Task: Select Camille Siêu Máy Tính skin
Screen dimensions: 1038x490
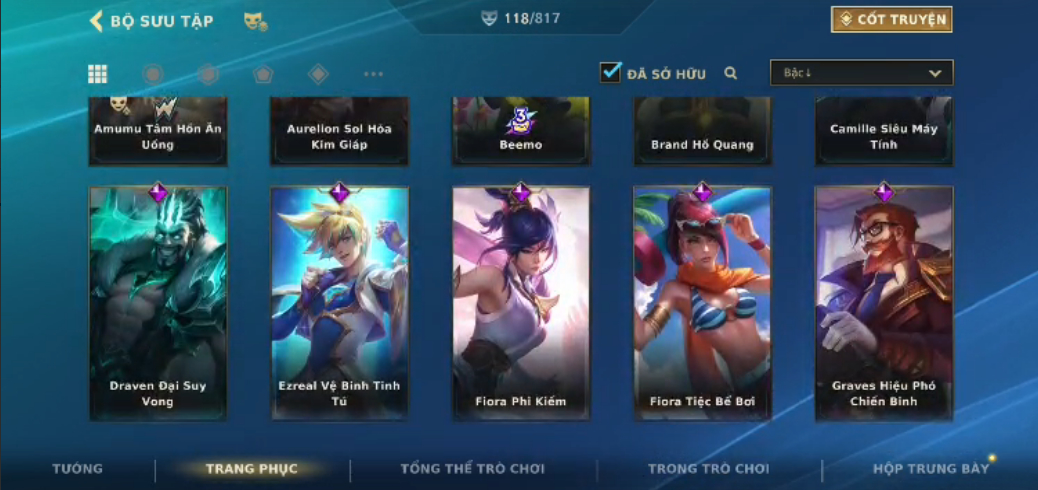Action: pos(884,132)
